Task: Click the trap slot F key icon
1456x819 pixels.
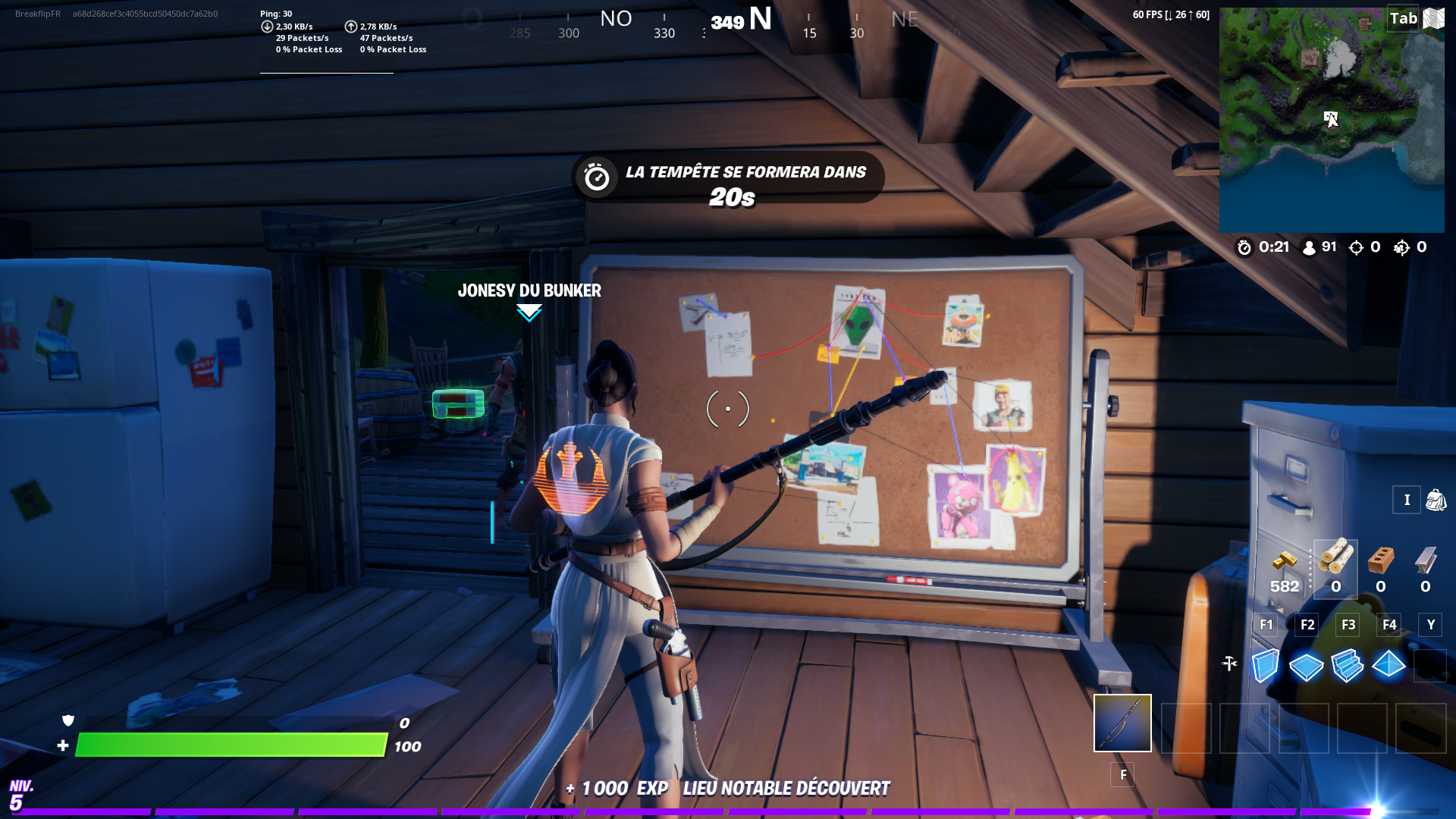Action: coord(1122,775)
